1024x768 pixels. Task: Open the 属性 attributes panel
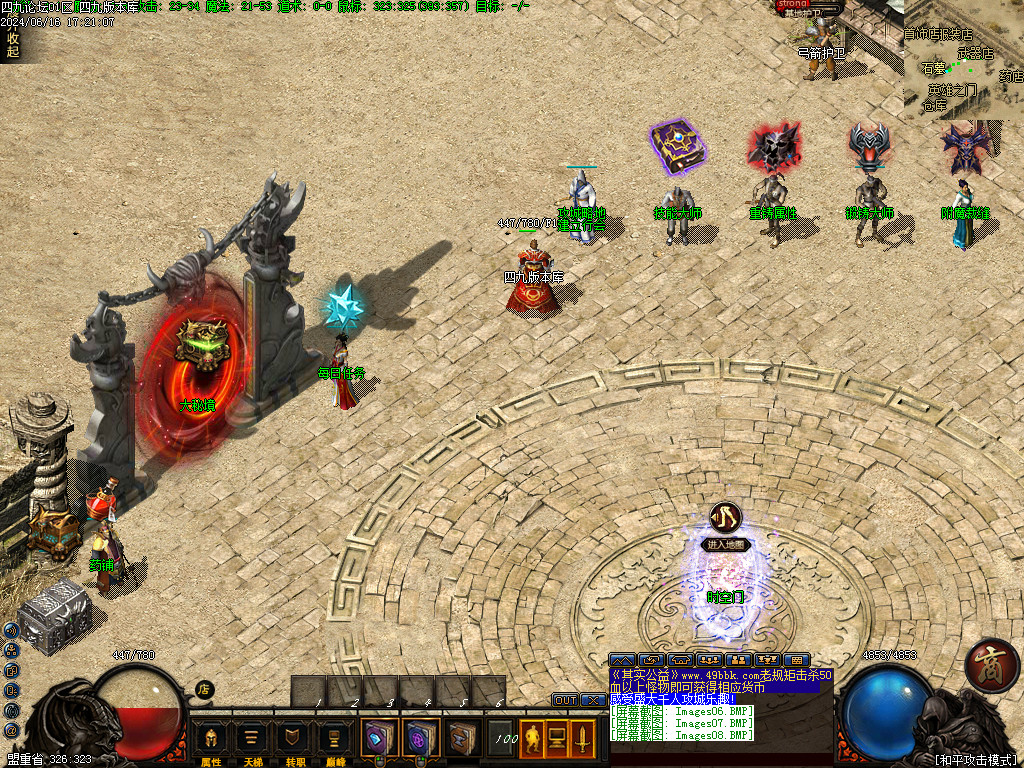[211, 740]
